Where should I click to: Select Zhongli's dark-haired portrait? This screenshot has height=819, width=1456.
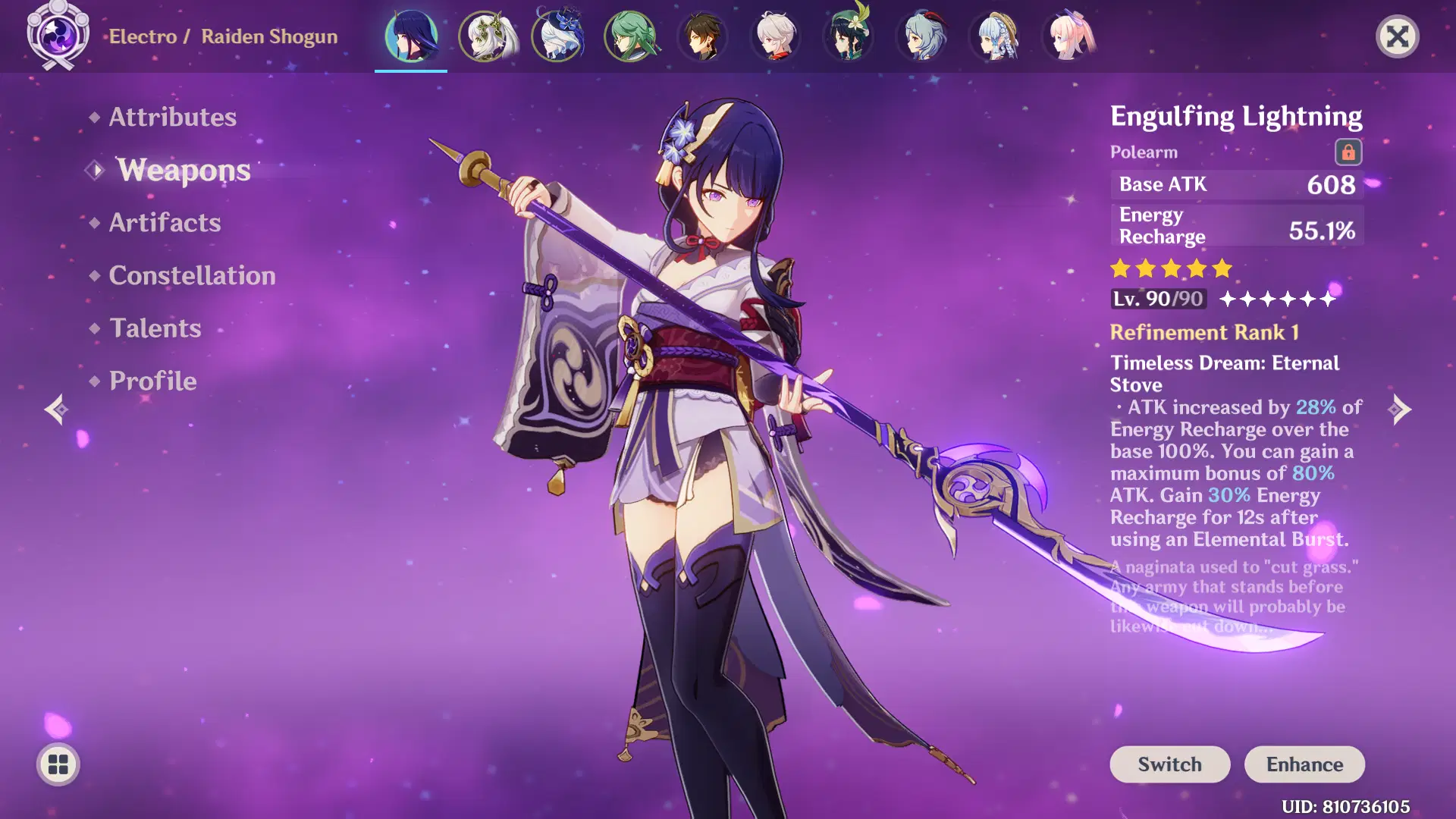(x=703, y=36)
